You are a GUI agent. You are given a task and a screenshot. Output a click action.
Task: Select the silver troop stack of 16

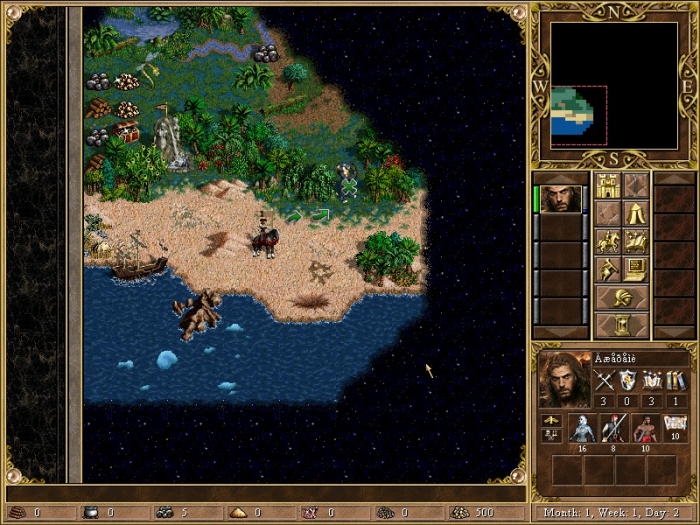coord(582,428)
